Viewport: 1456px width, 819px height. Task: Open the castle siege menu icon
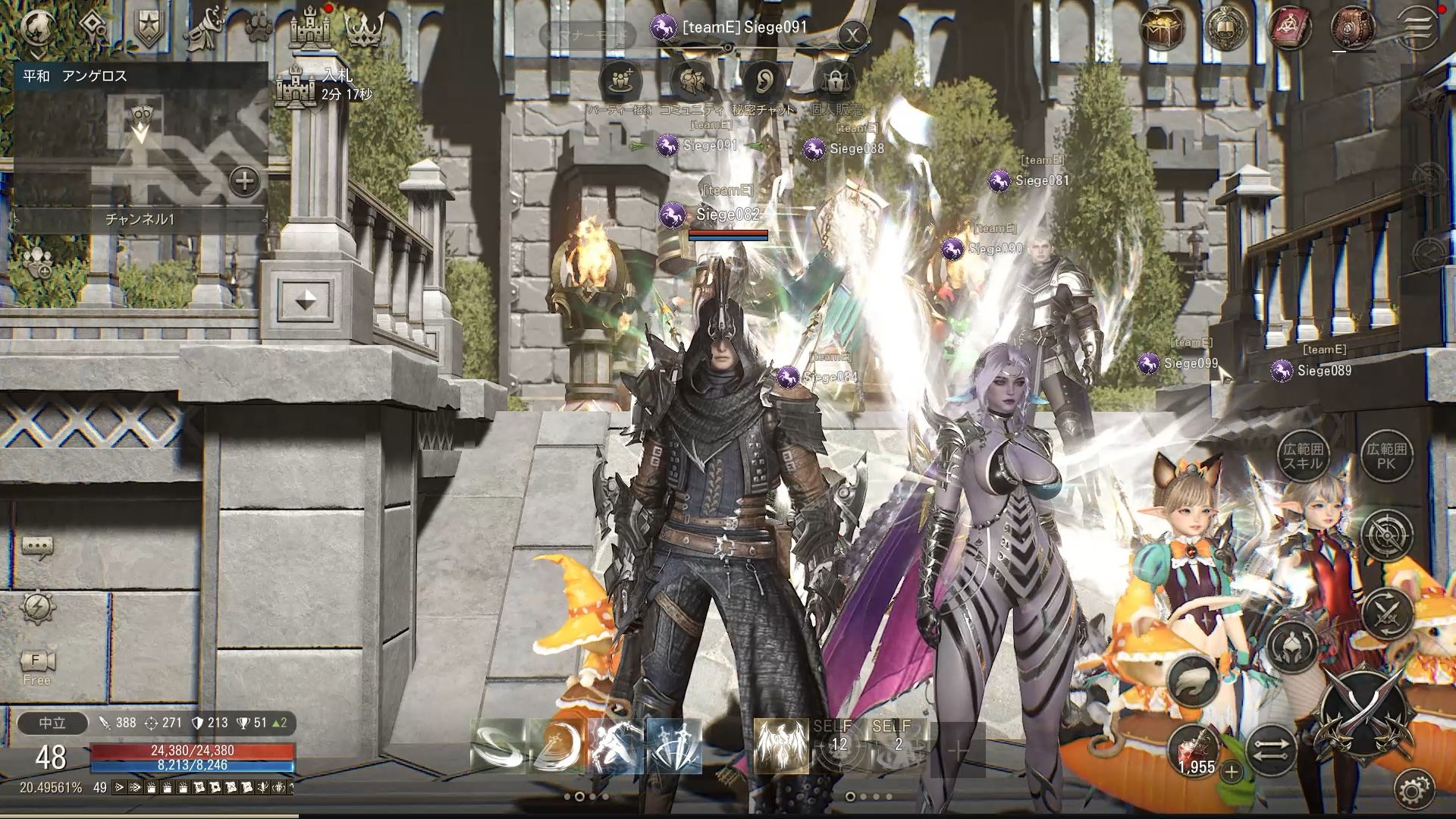tap(310, 28)
